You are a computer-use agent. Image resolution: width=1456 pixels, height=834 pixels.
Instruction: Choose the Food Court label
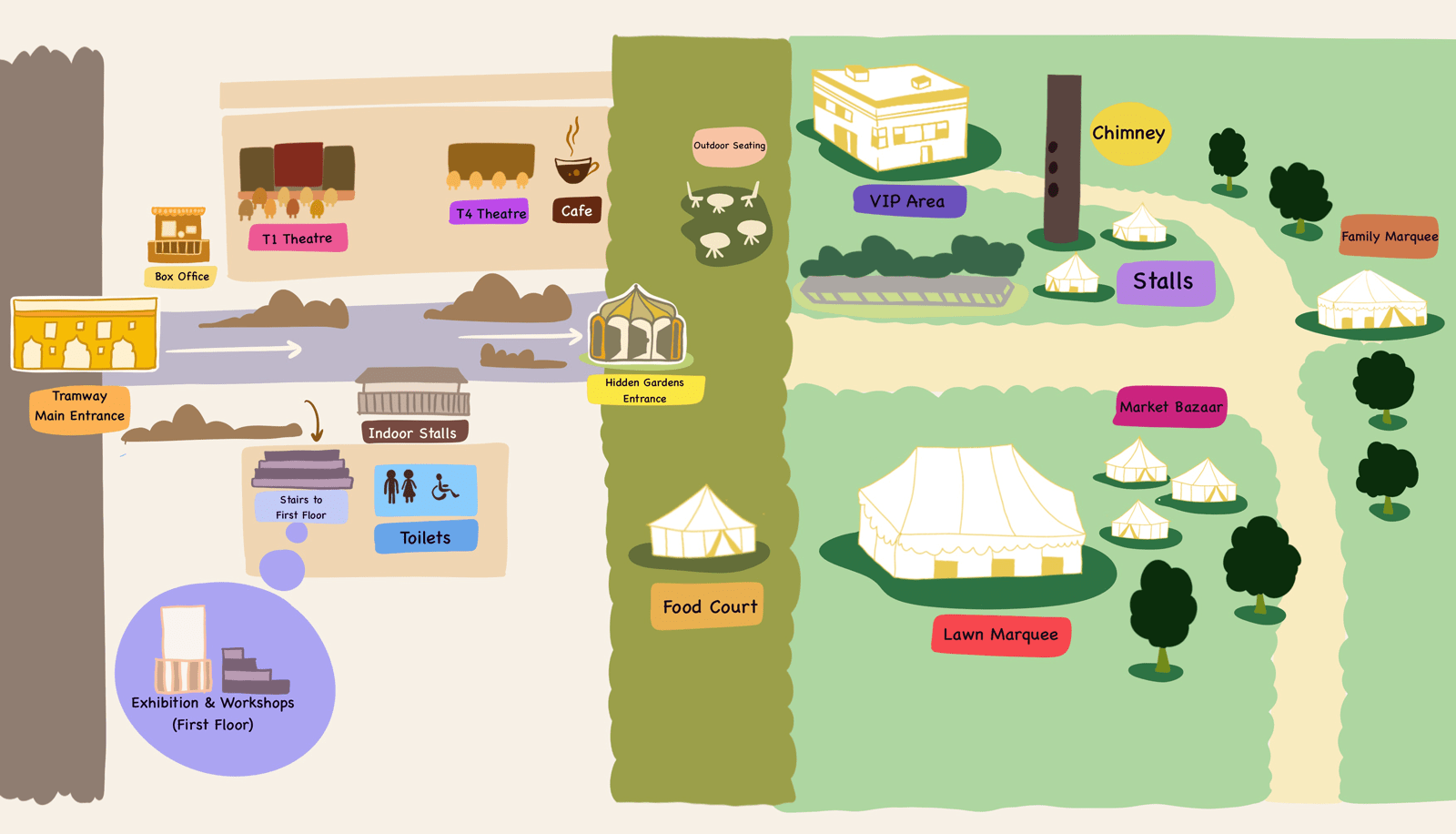click(709, 607)
